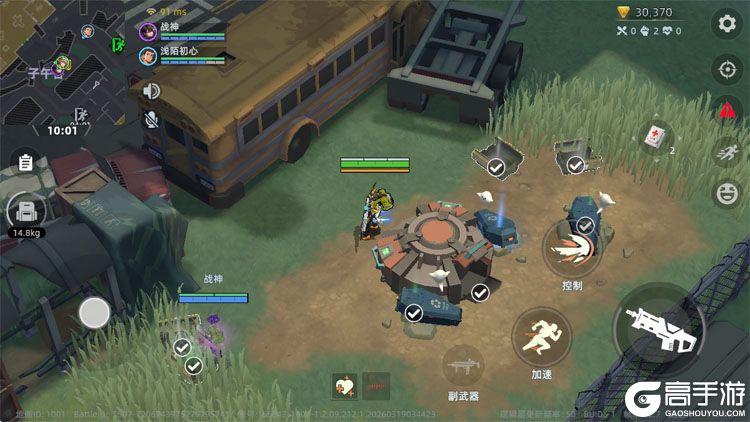Viewport: 750px width, 422px height.
Task: Send the red warning triangle alert
Action: tap(724, 111)
